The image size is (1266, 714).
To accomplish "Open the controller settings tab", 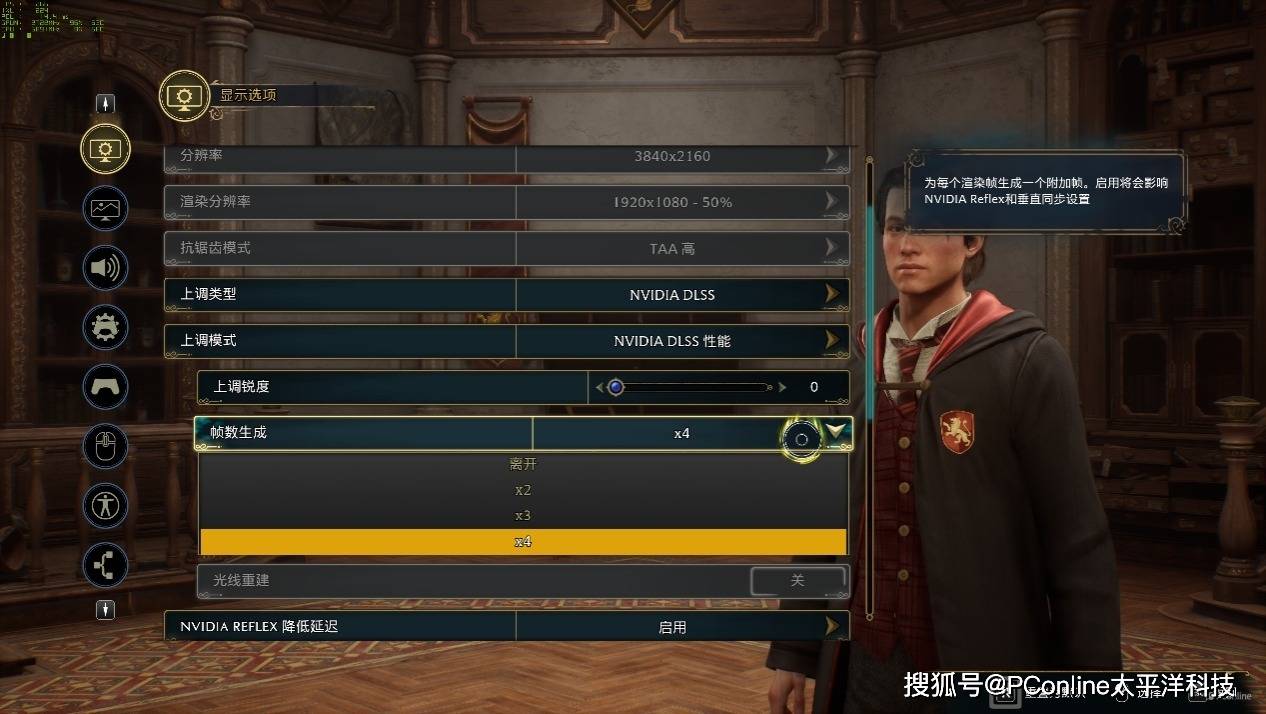I will (x=105, y=385).
